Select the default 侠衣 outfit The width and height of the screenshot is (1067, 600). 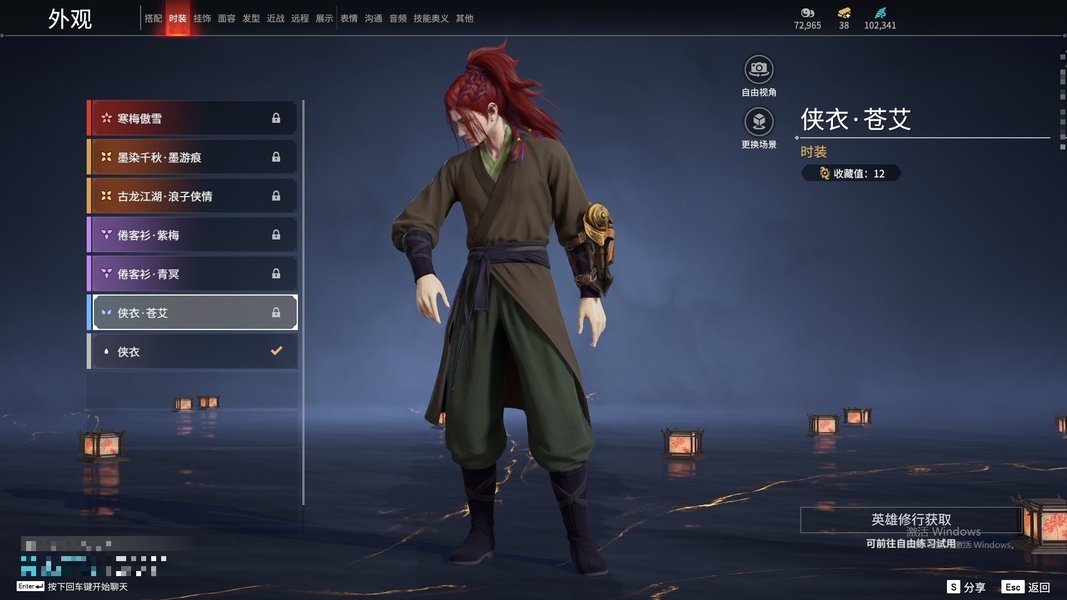pyautogui.click(x=192, y=352)
